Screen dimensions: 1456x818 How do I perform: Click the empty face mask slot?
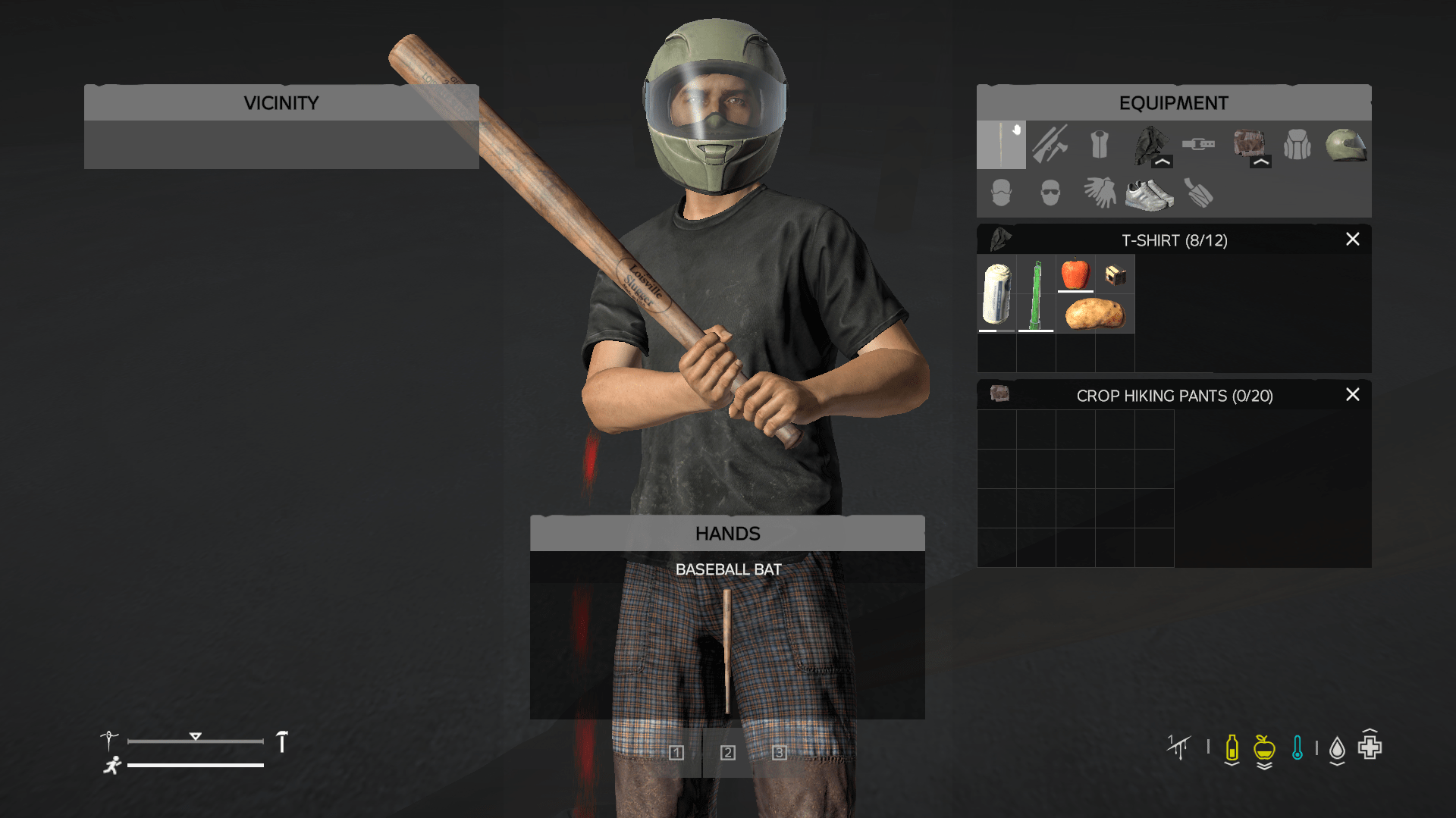point(1001,193)
